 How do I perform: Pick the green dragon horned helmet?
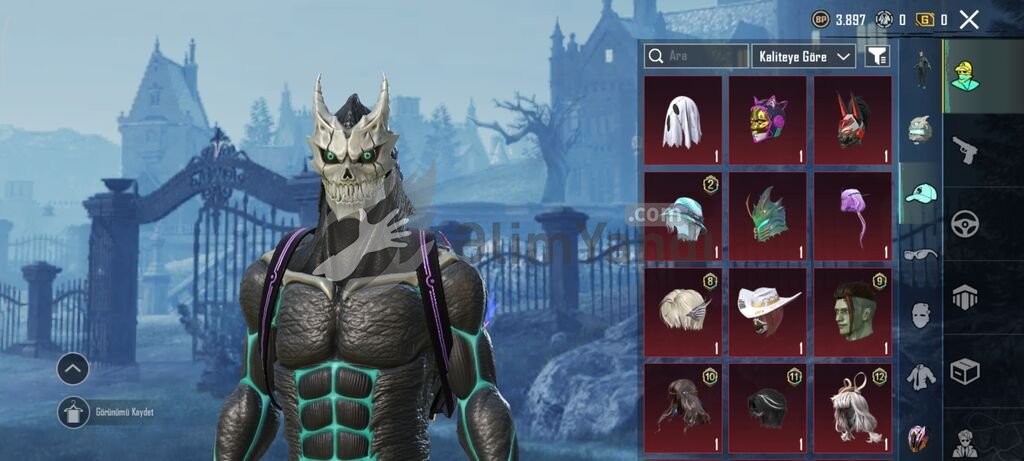click(767, 217)
